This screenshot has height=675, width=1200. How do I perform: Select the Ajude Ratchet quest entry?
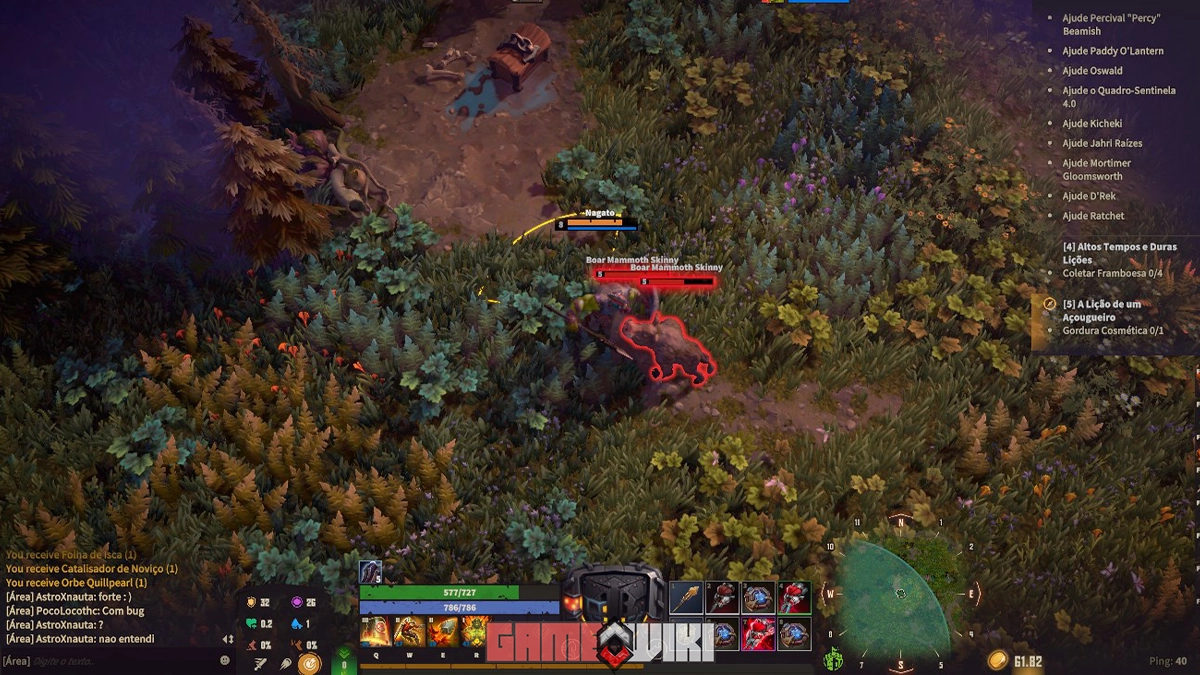coord(1093,216)
